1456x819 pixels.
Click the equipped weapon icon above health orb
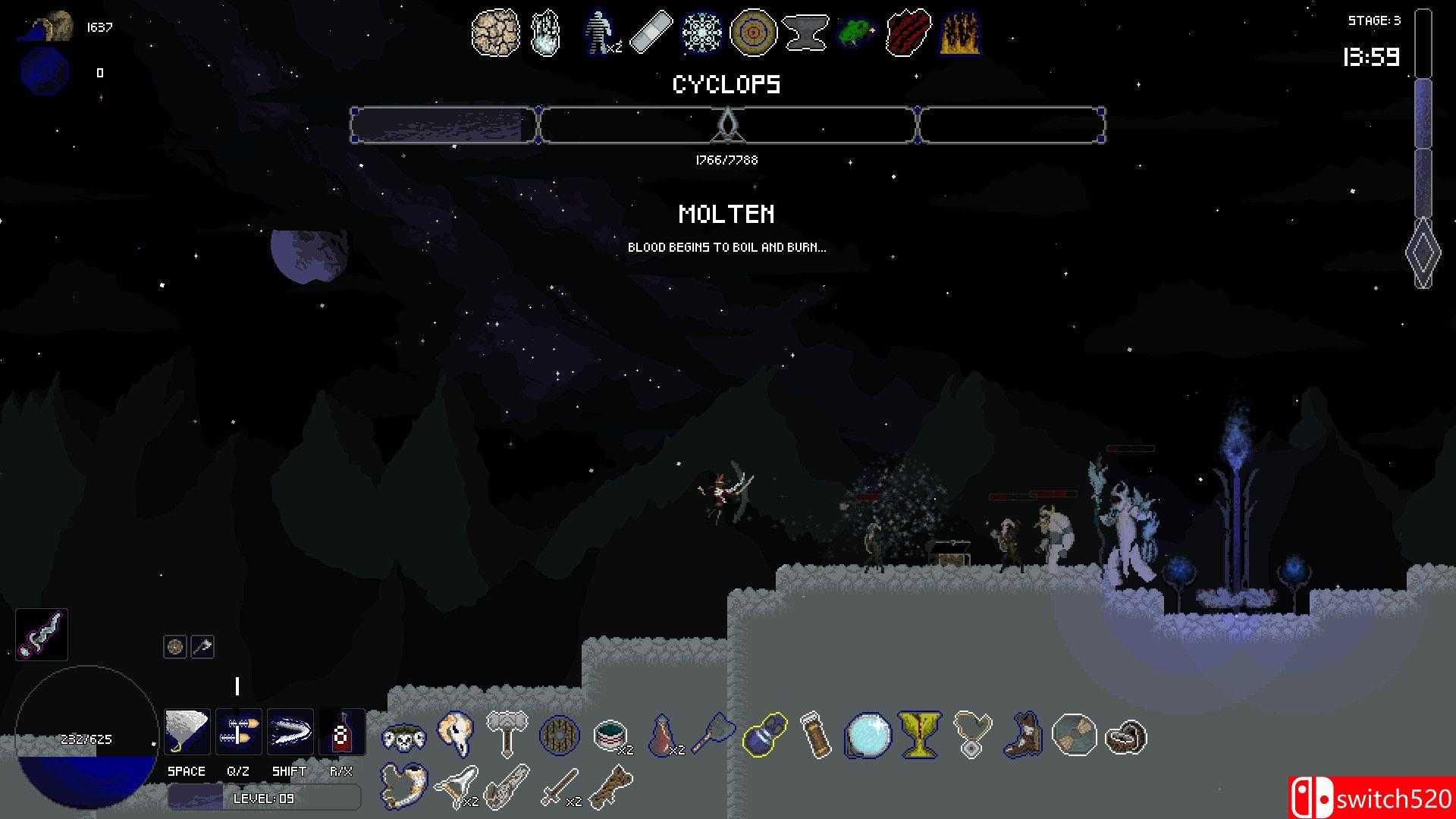(42, 635)
